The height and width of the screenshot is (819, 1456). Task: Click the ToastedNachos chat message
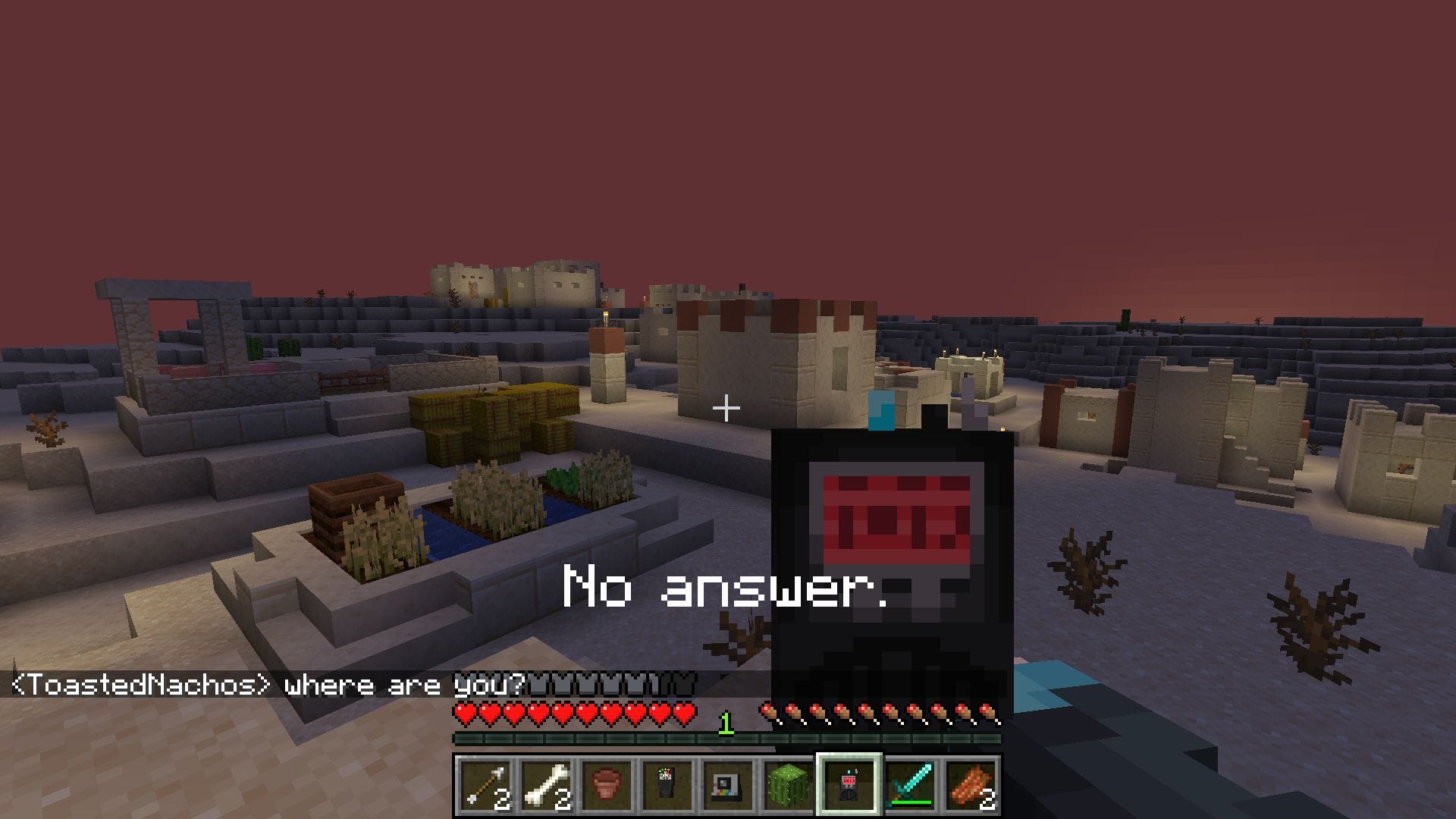click(265, 683)
